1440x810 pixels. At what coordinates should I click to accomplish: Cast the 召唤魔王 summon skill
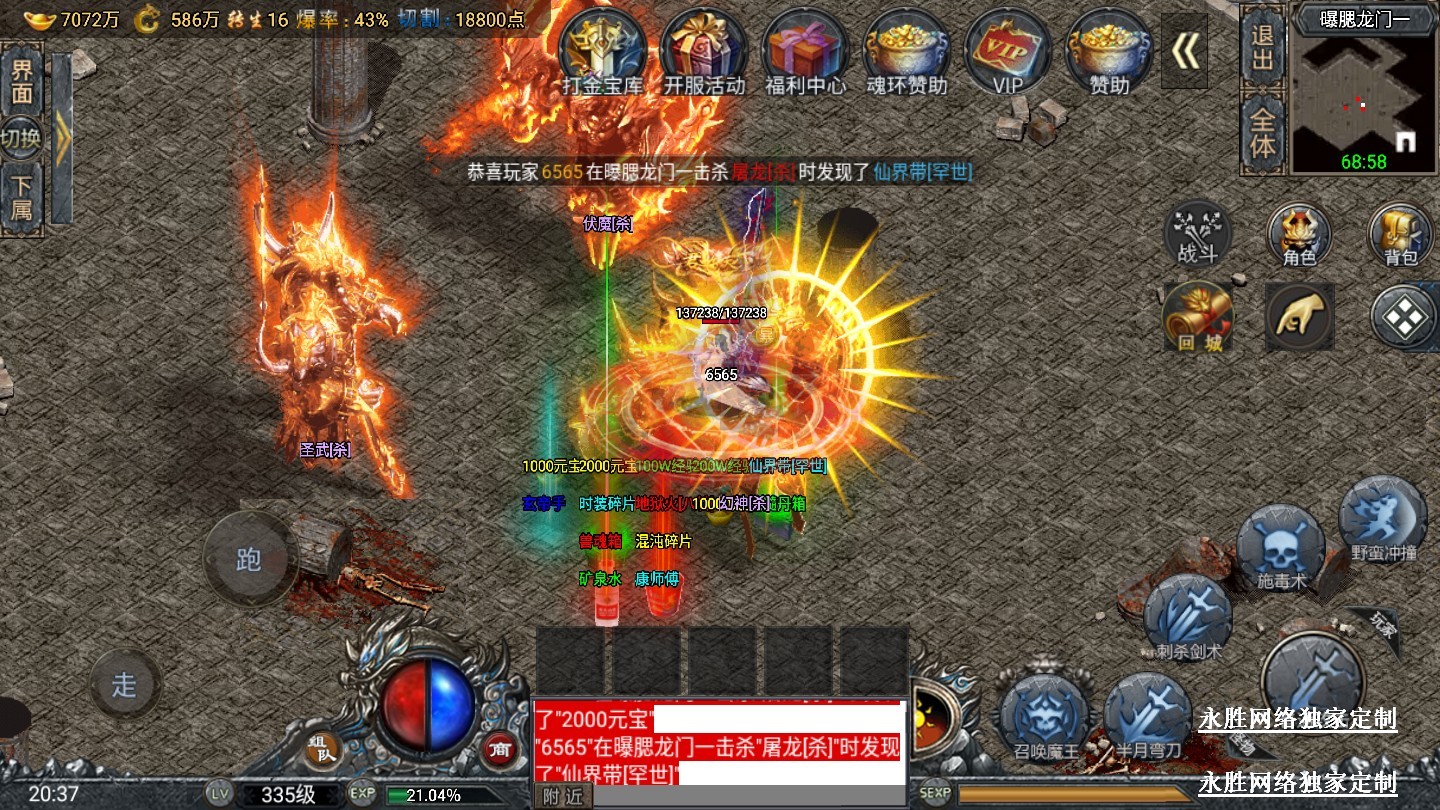1045,716
